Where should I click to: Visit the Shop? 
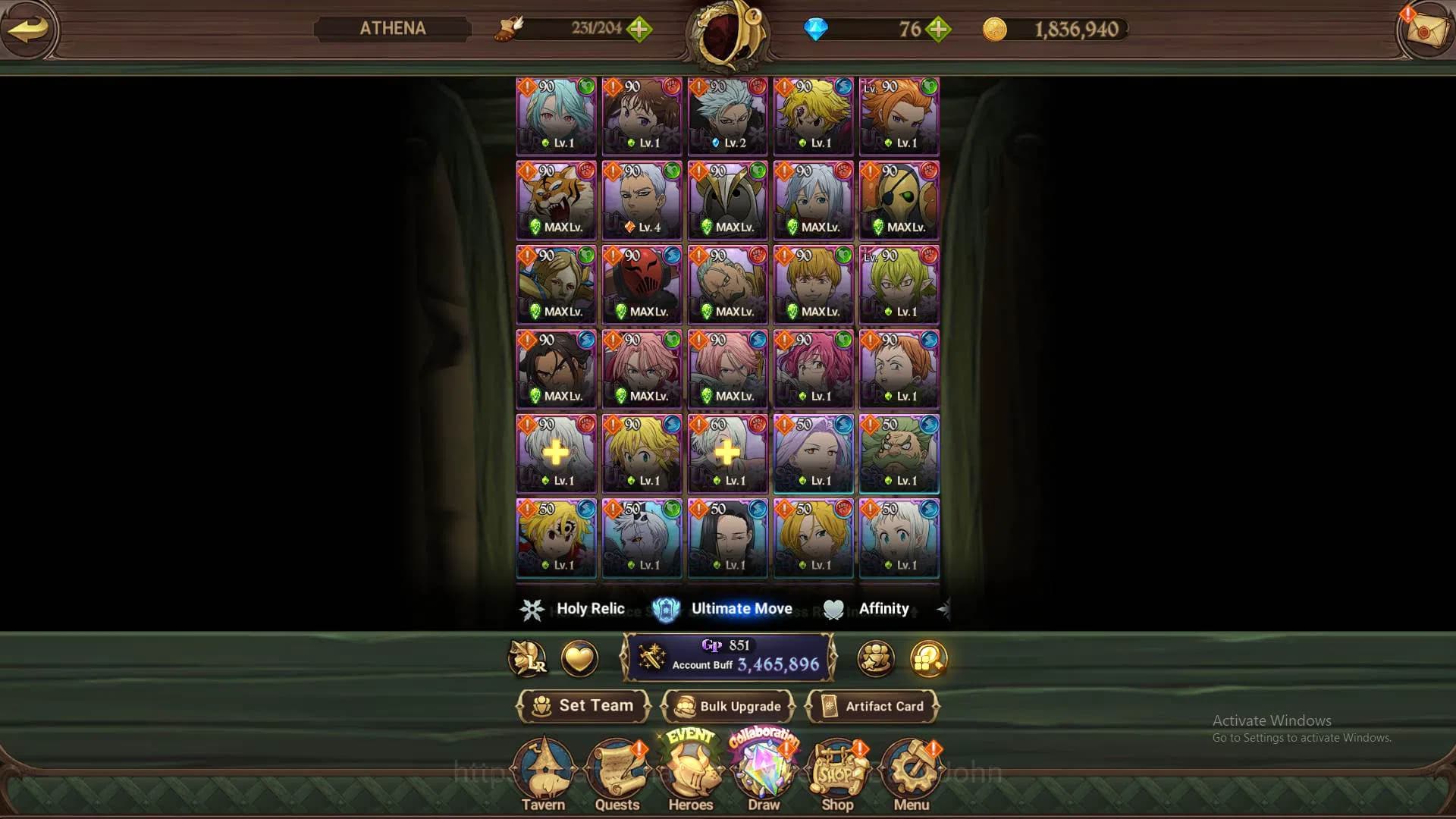[x=837, y=775]
